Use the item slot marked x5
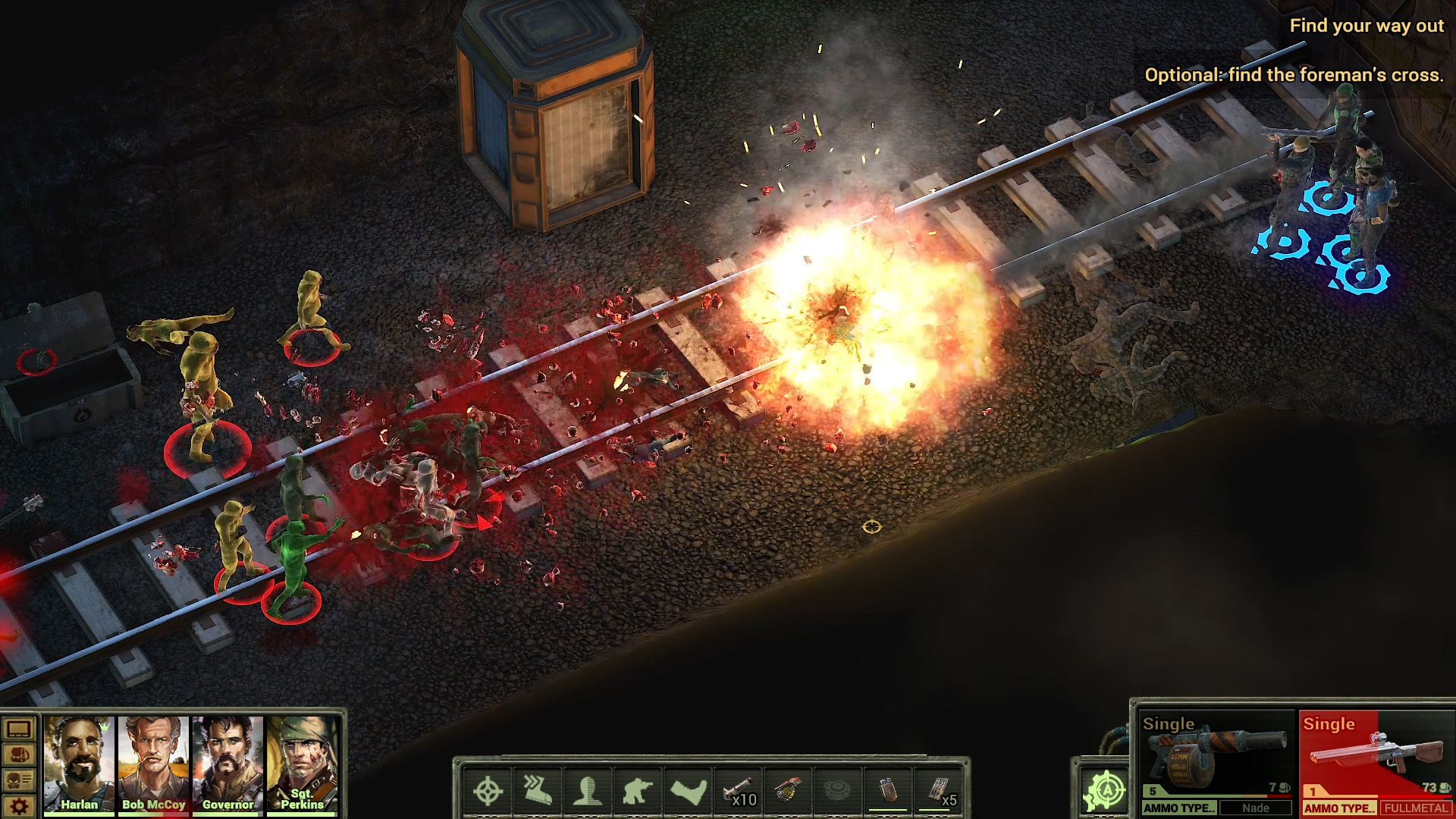Screen dimensions: 1456x819 click(x=939, y=792)
